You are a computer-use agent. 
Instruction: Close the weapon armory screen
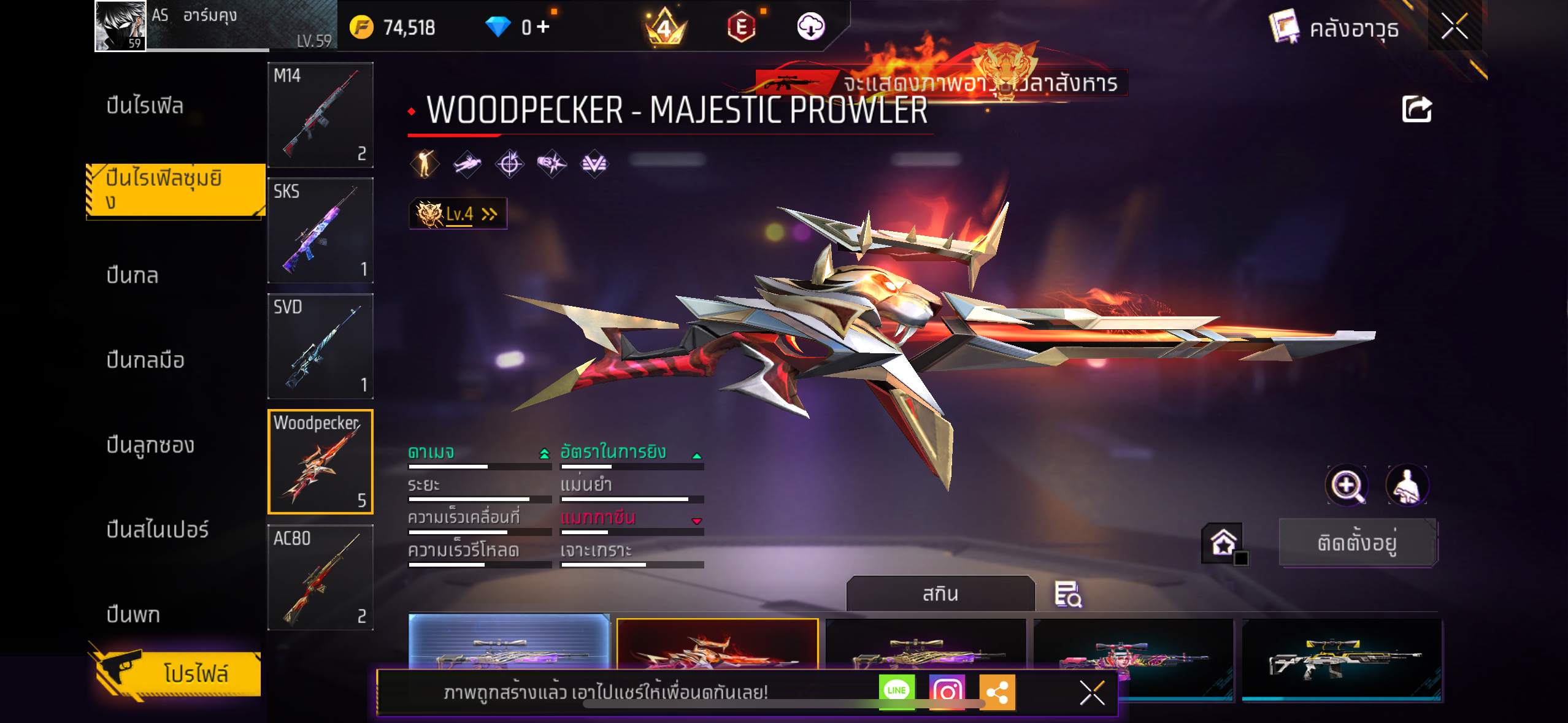pos(1454,26)
